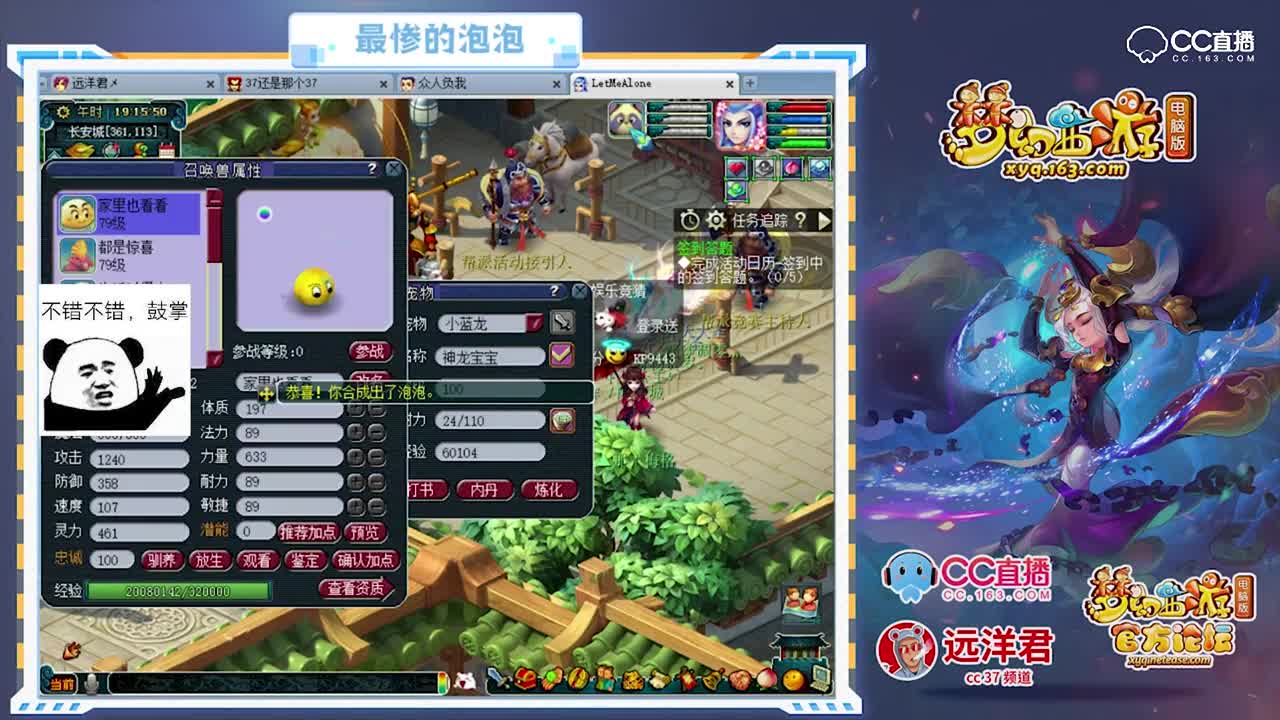The width and height of the screenshot is (1280, 720).
Task: Open the 小蓝龙 pet dropdown
Action: [531, 323]
